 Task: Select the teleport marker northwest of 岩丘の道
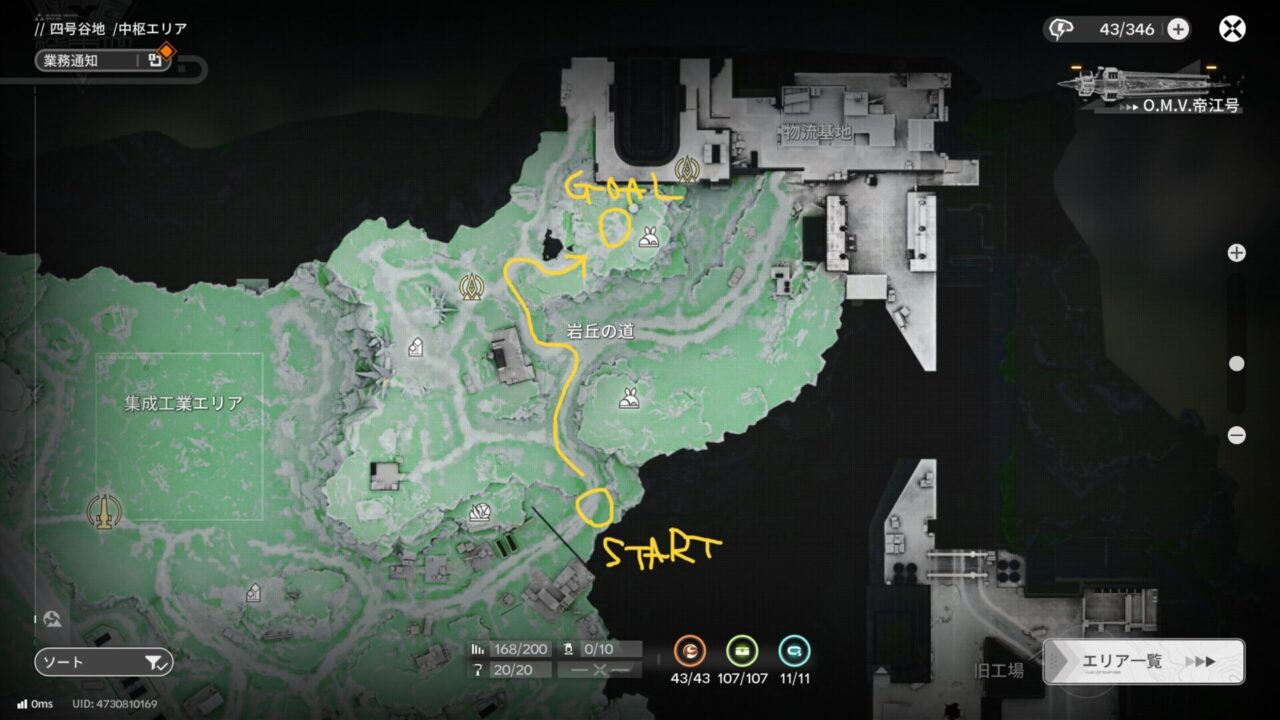coord(471,288)
